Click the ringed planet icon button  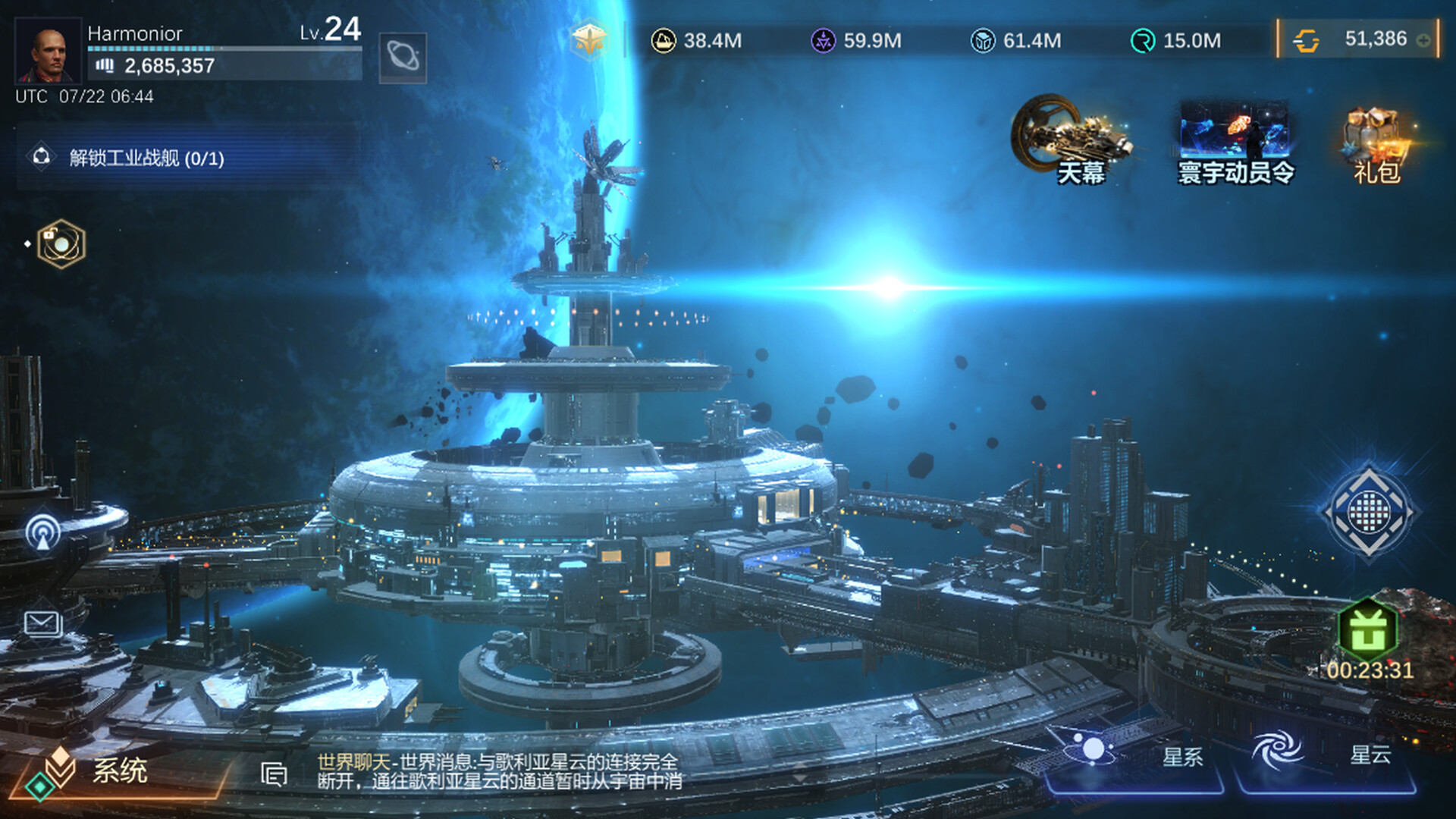click(403, 57)
